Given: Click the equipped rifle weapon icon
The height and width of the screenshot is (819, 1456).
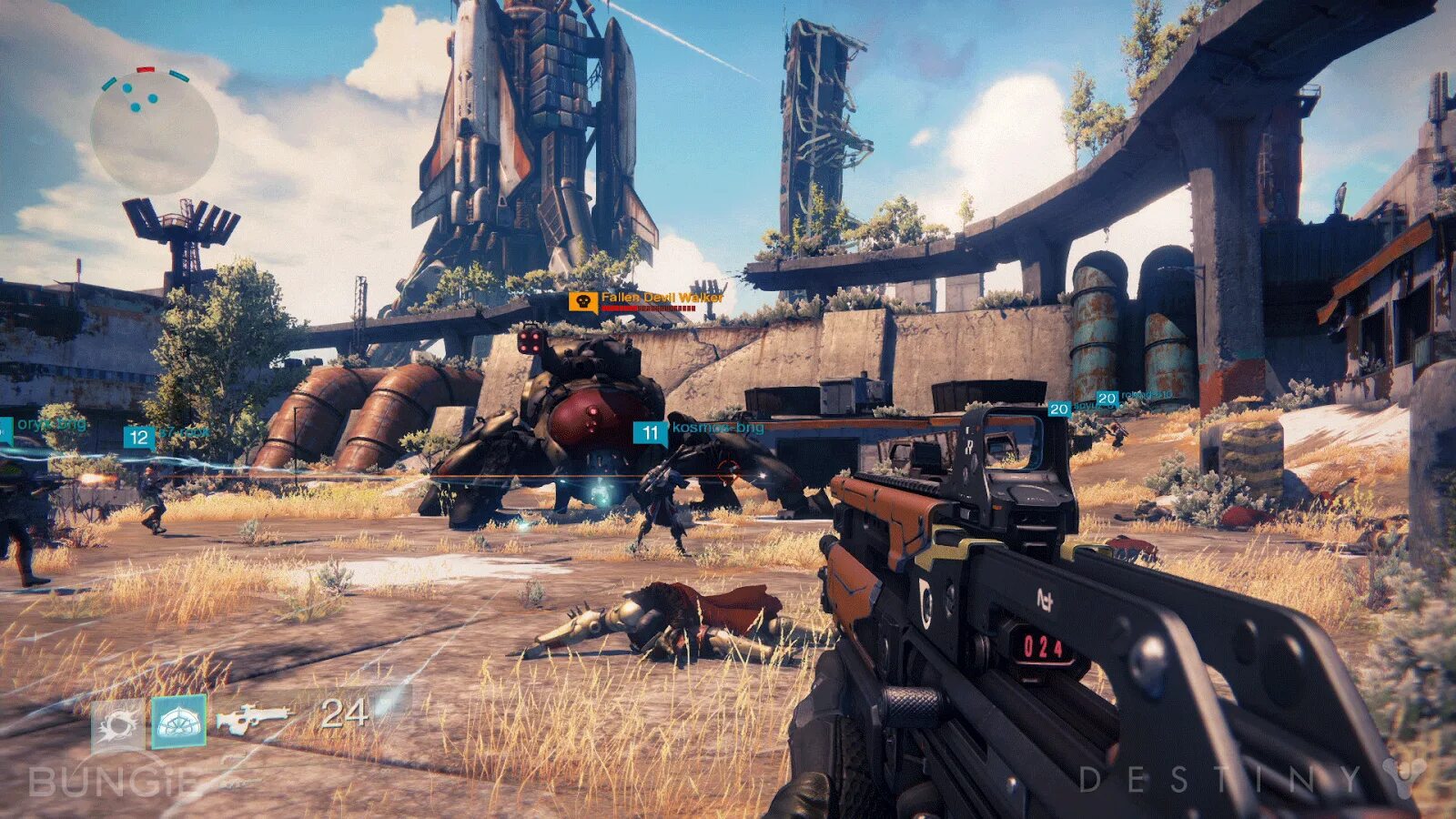Looking at the screenshot, I should pyautogui.click(x=251, y=719).
